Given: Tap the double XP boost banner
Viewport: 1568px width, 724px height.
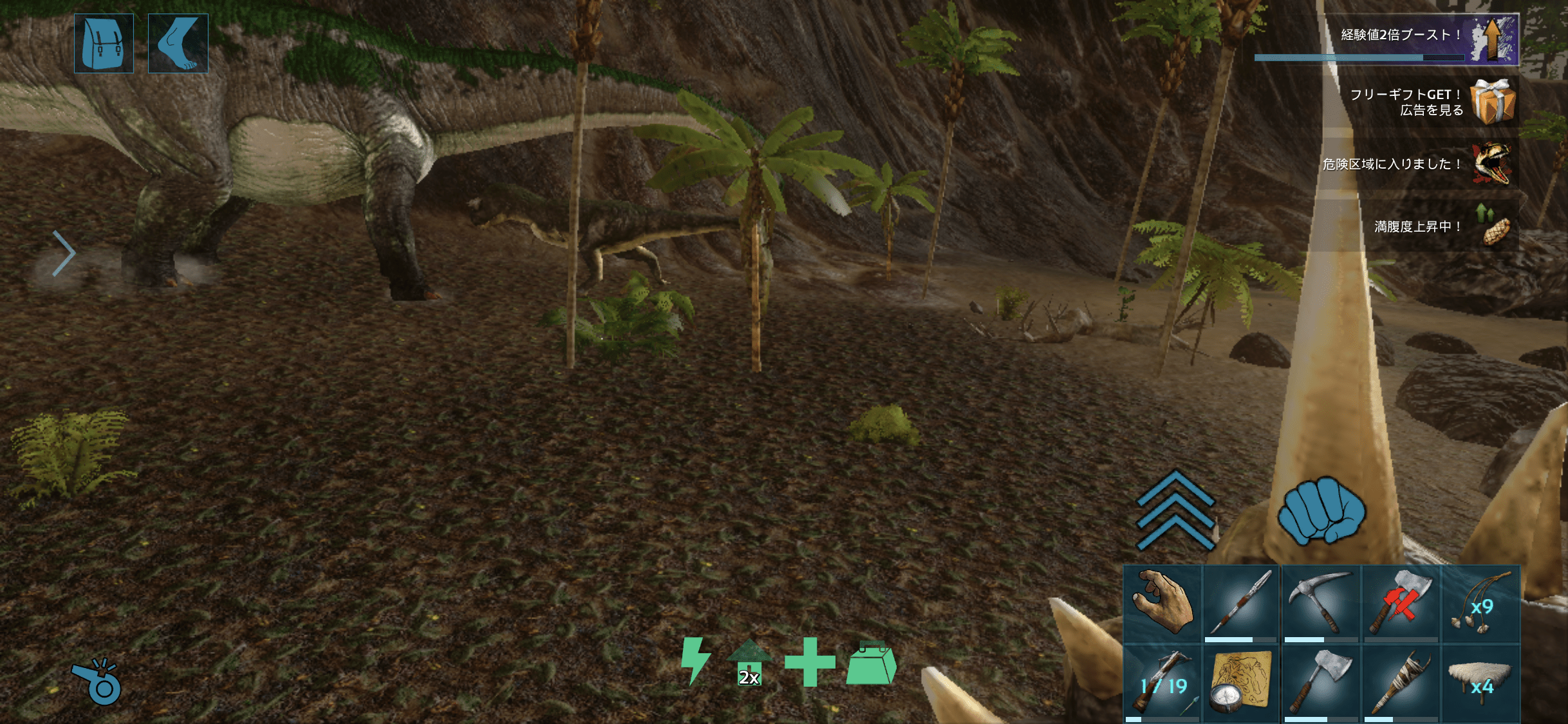Looking at the screenshot, I should tap(1397, 39).
